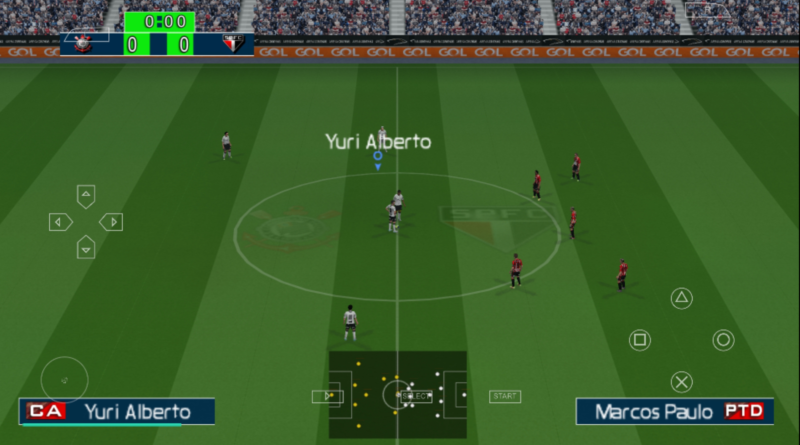Tap the cross action button
This screenshot has height=445, width=800.
(x=681, y=381)
